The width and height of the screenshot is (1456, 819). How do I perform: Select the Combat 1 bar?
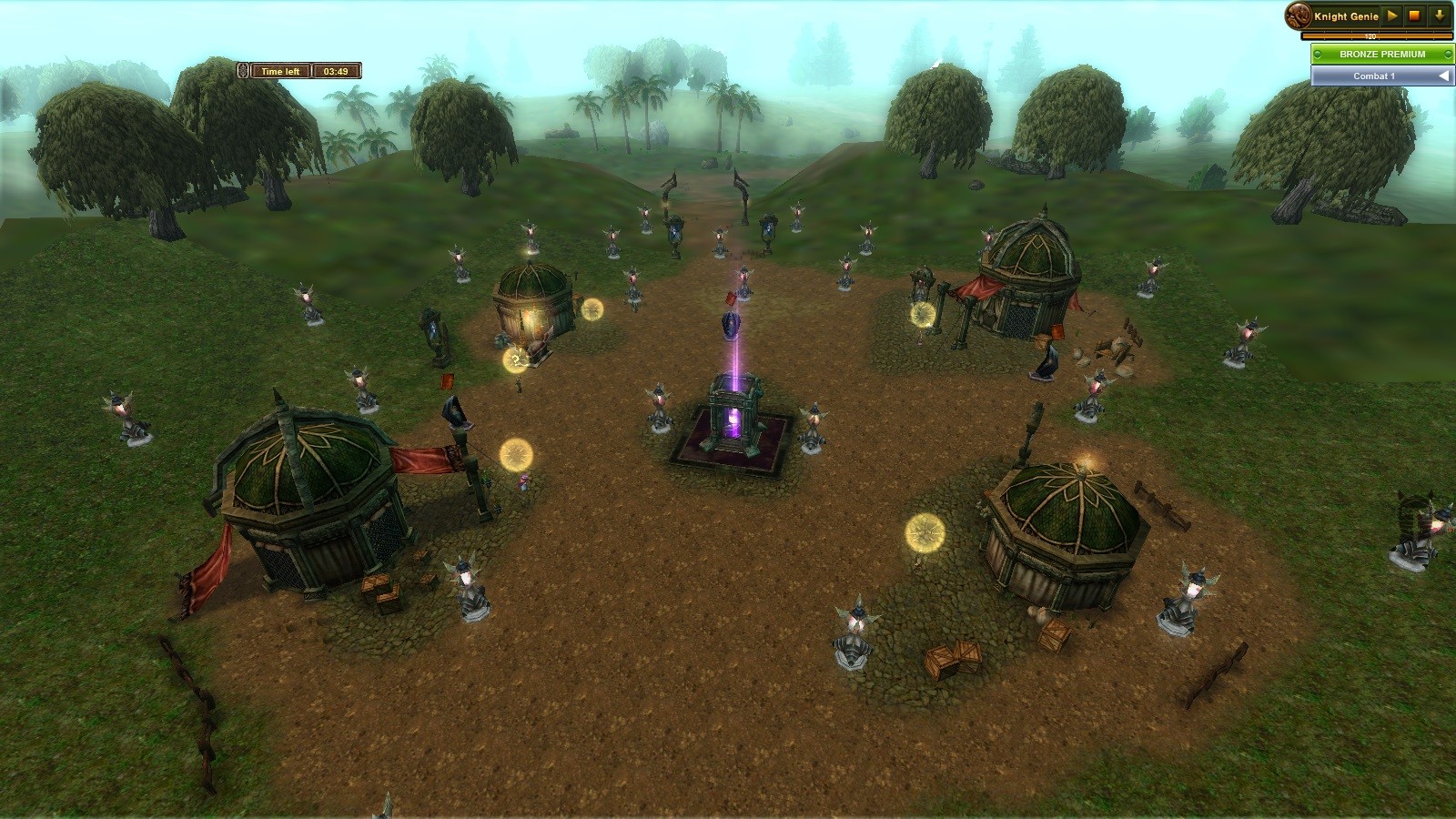tap(1374, 76)
